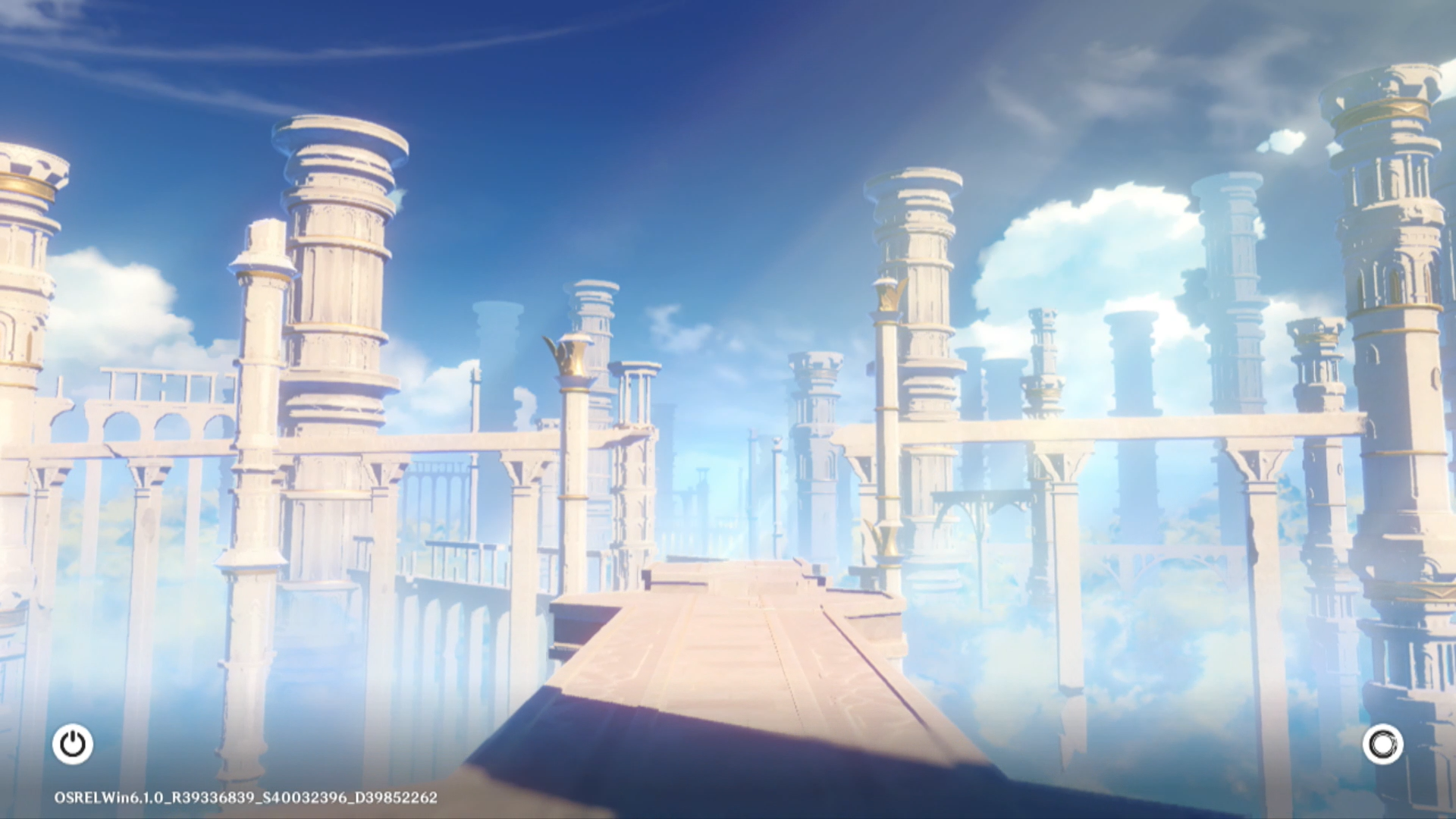Click the power (exit) icon button
This screenshot has width=1456, height=819.
coord(73,744)
